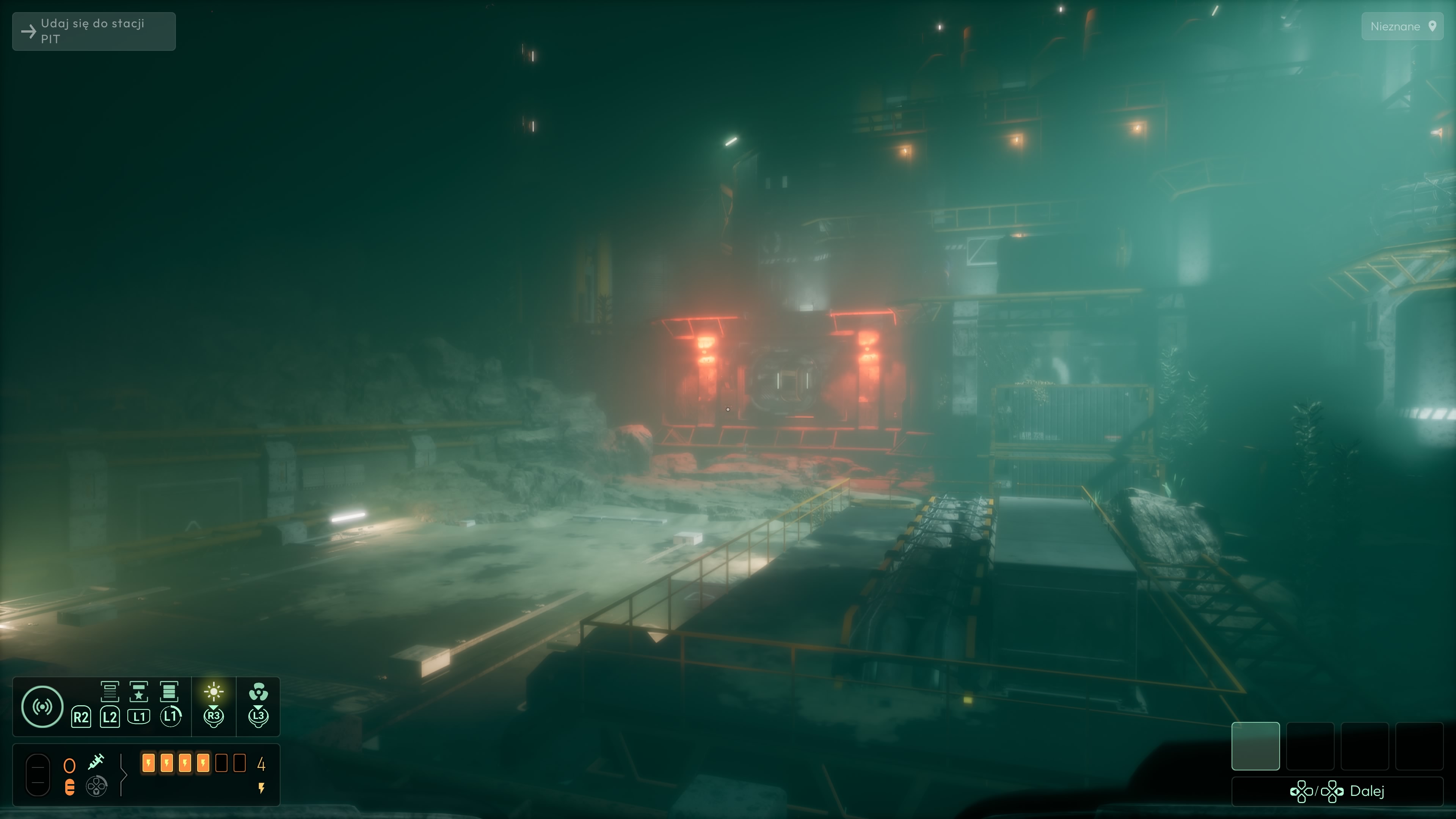
Task: Click the chevron between stats and energy cells
Action: [124, 774]
